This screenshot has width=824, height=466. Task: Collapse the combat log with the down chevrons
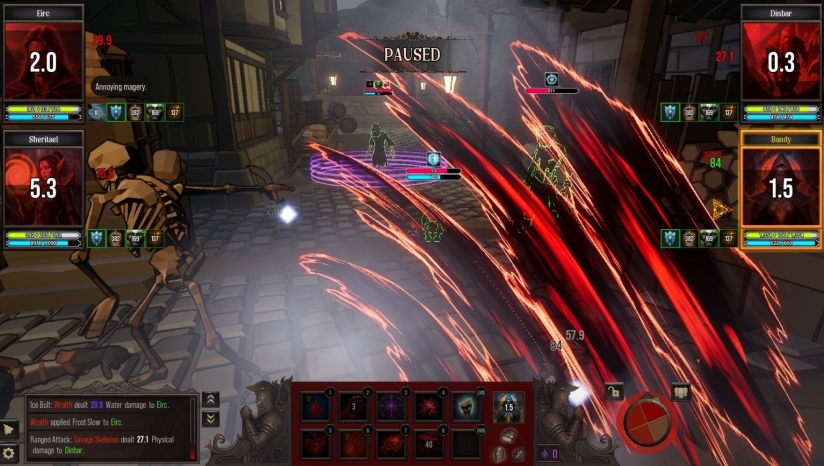pyautogui.click(x=211, y=419)
